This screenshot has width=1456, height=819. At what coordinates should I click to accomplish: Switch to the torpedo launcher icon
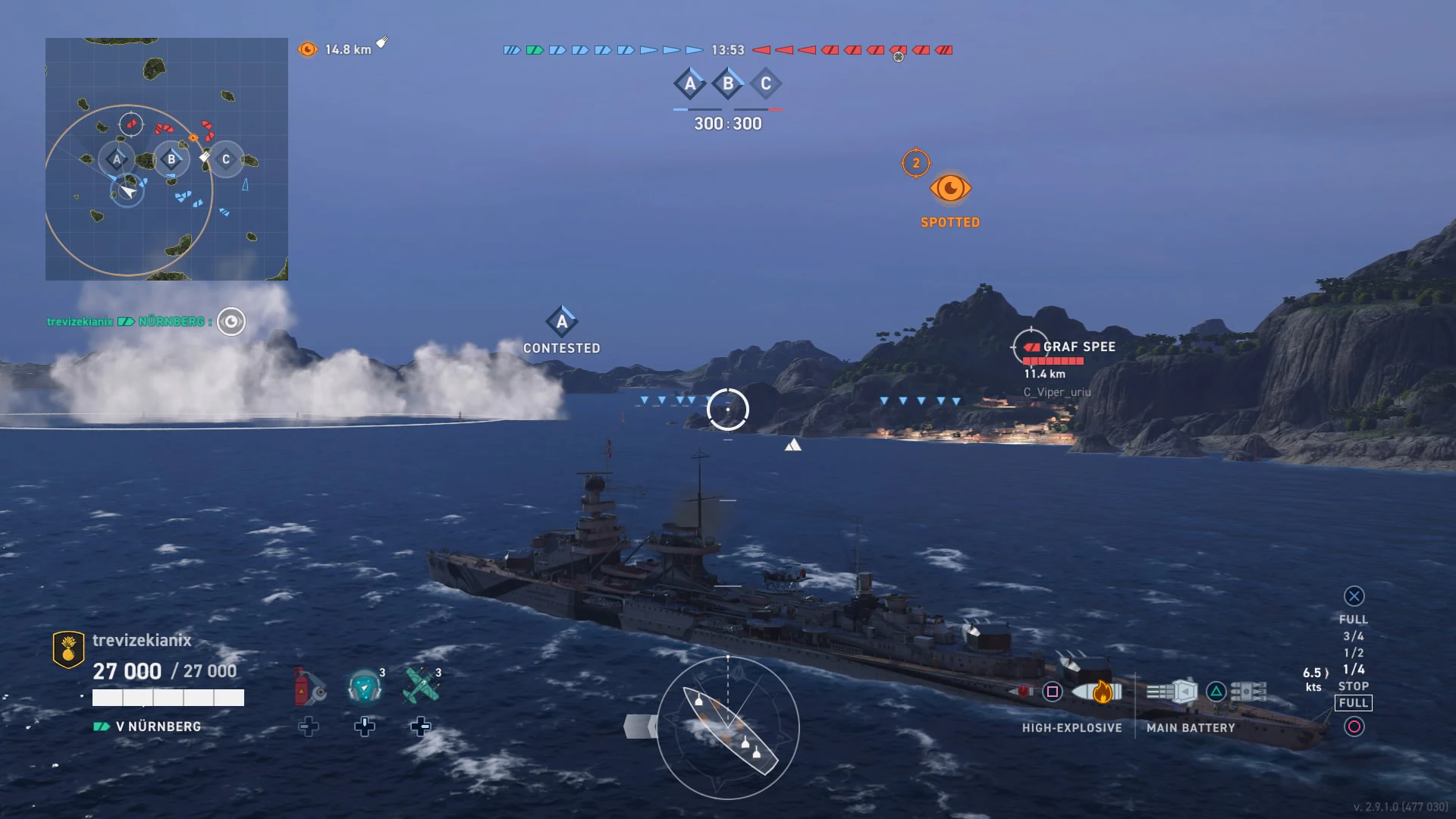pyautogui.click(x=1248, y=692)
